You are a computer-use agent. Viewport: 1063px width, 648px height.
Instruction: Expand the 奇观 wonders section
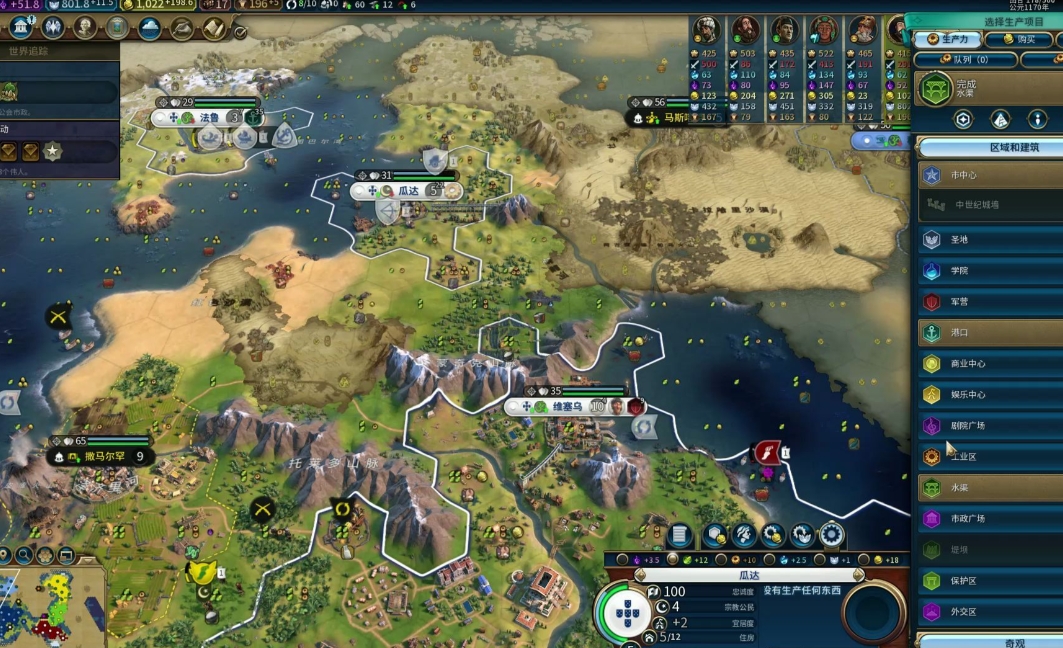coord(990,642)
